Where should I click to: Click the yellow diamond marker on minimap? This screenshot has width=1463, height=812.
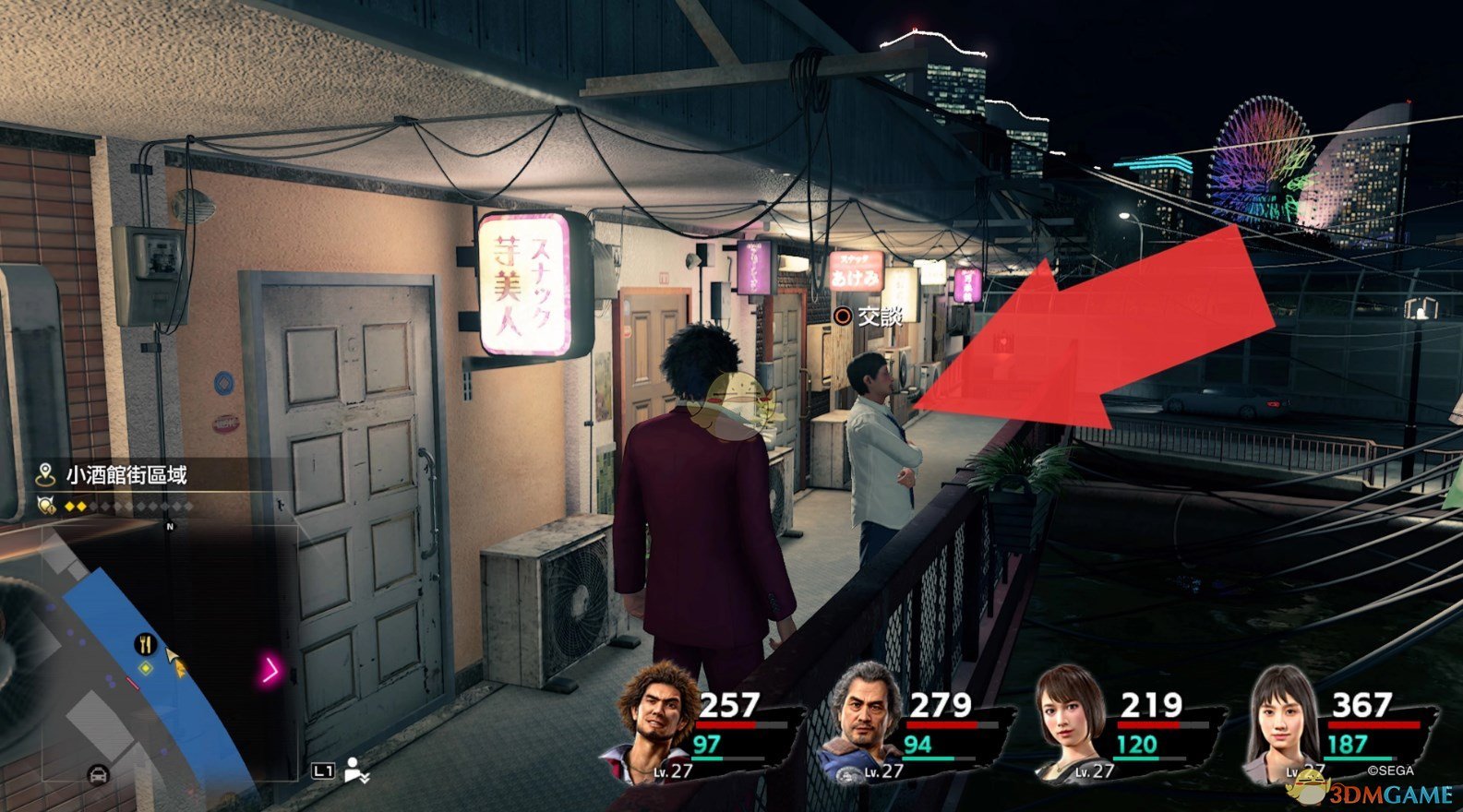145,667
